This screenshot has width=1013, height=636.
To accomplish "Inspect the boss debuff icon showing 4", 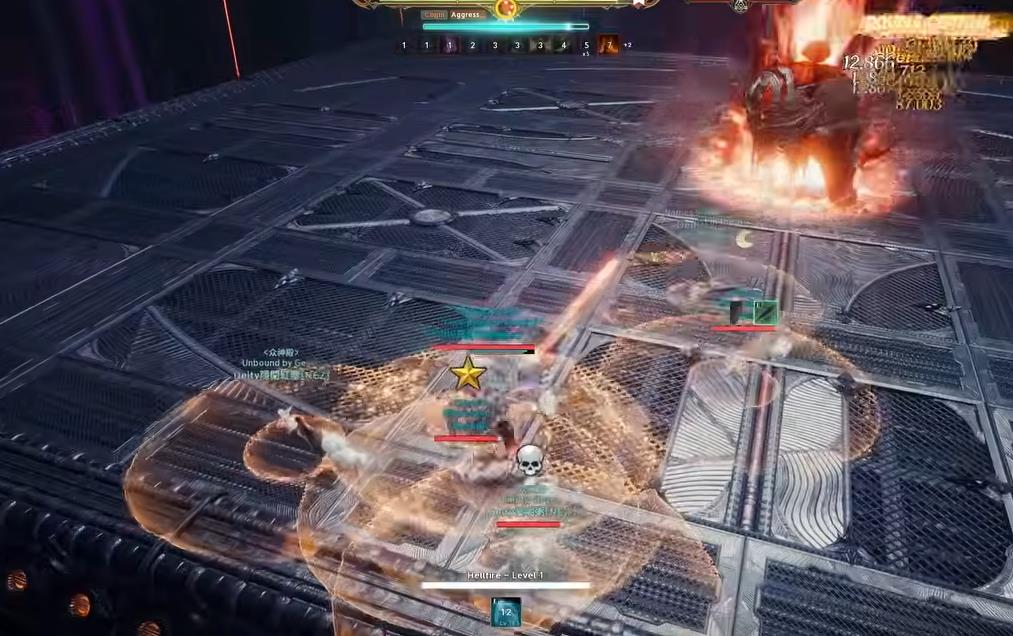I will coord(563,45).
